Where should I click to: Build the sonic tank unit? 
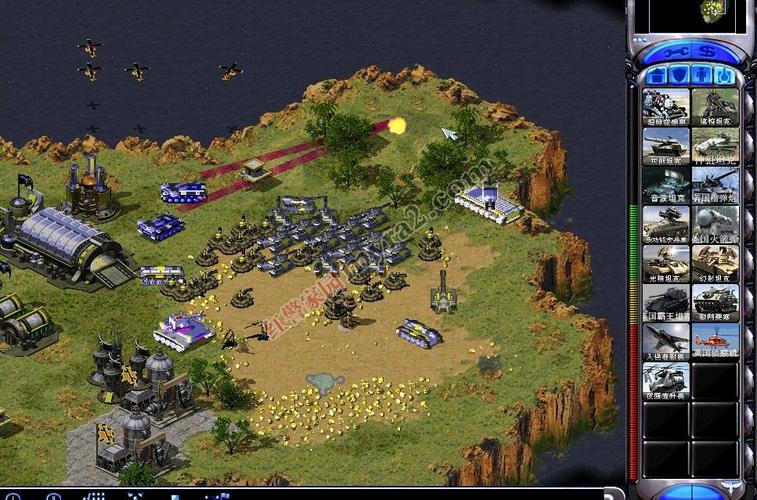[666, 185]
